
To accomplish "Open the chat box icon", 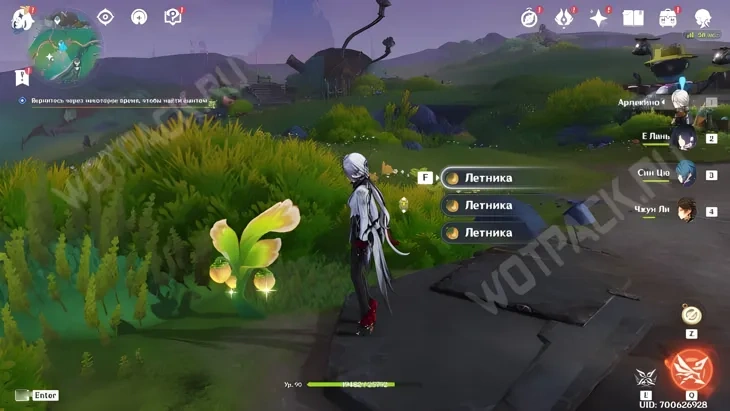I will point(24,395).
